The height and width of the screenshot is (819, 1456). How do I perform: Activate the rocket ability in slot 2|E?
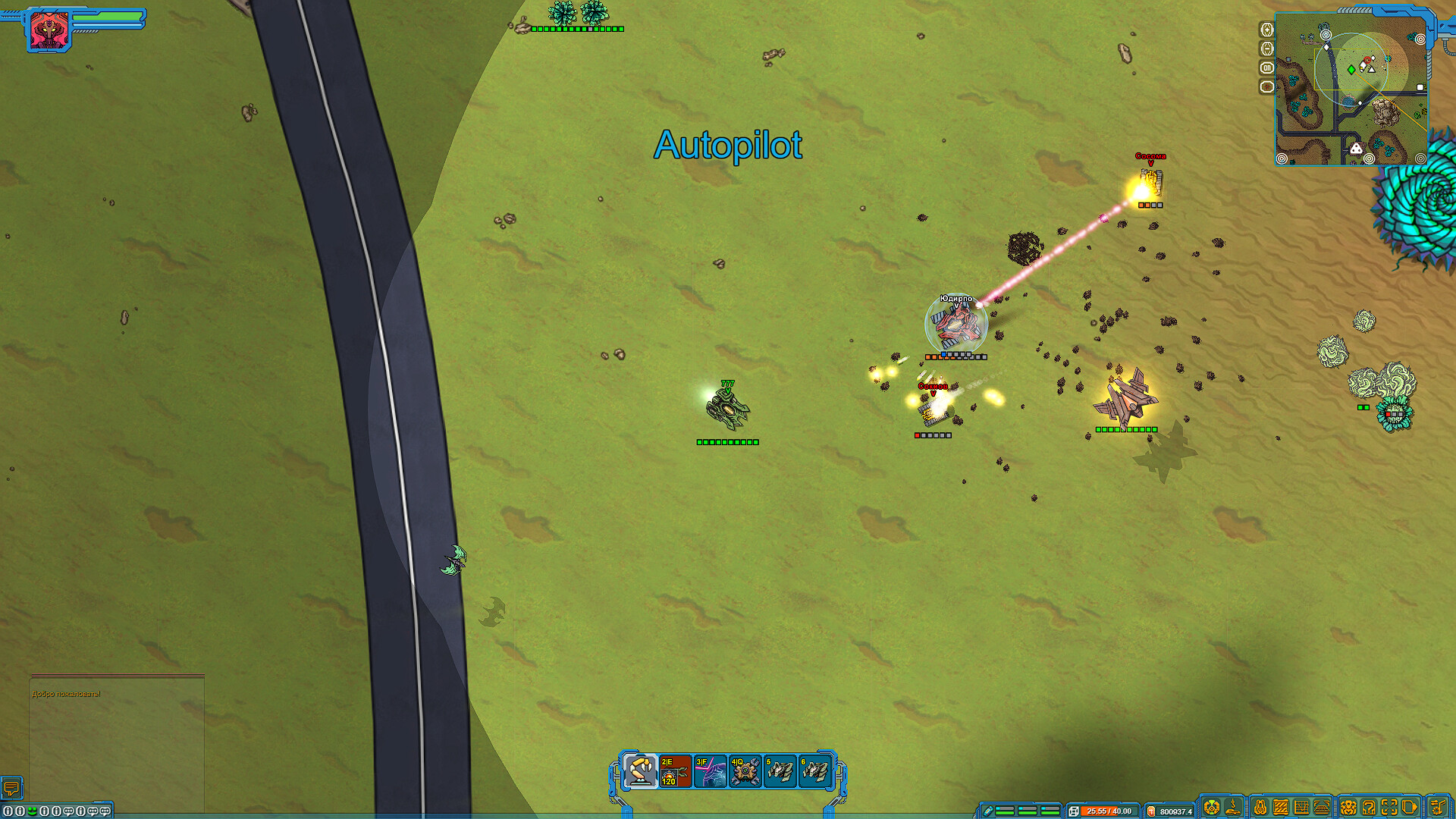(676, 768)
